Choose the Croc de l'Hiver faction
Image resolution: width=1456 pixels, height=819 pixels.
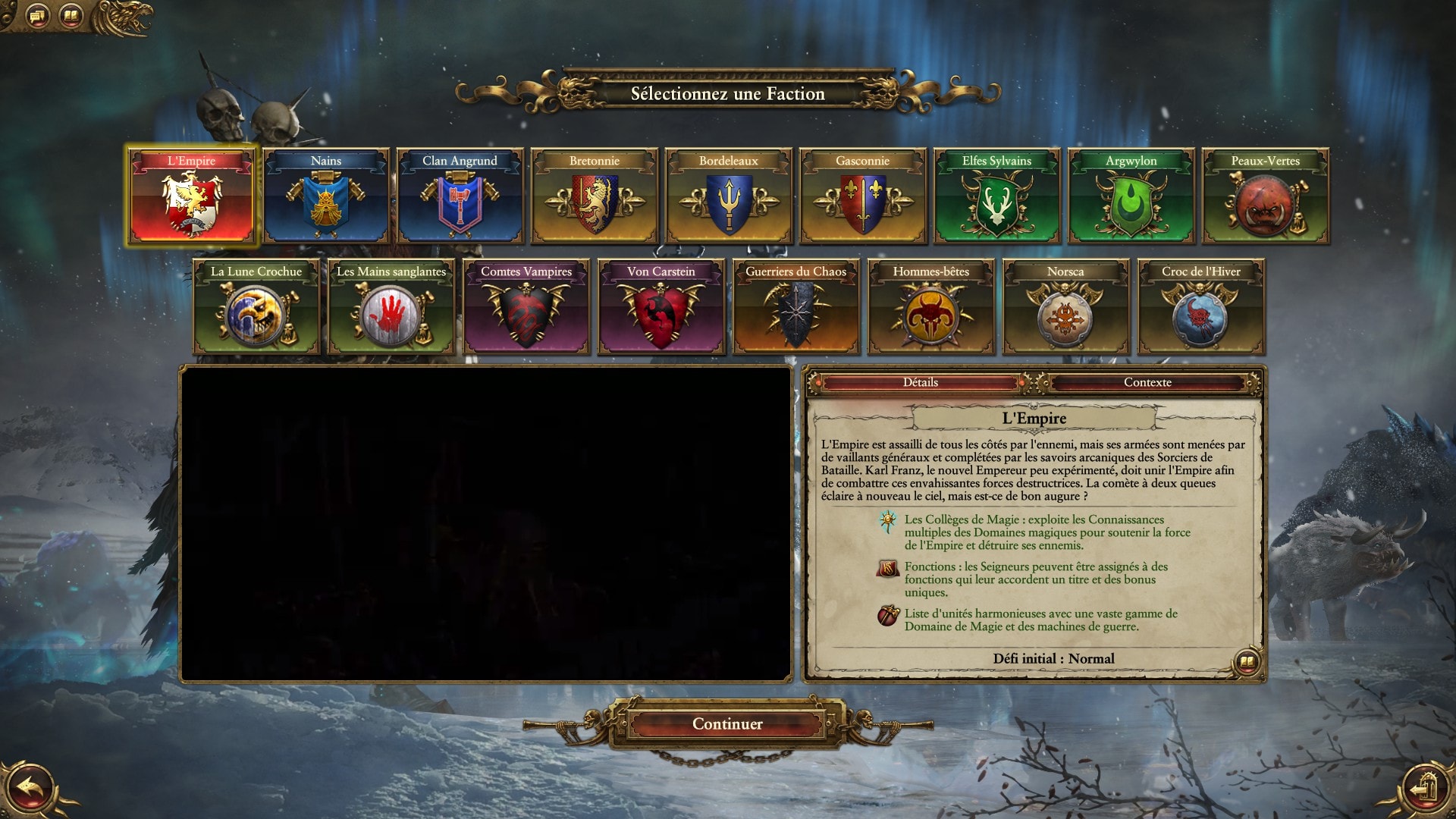(1201, 308)
